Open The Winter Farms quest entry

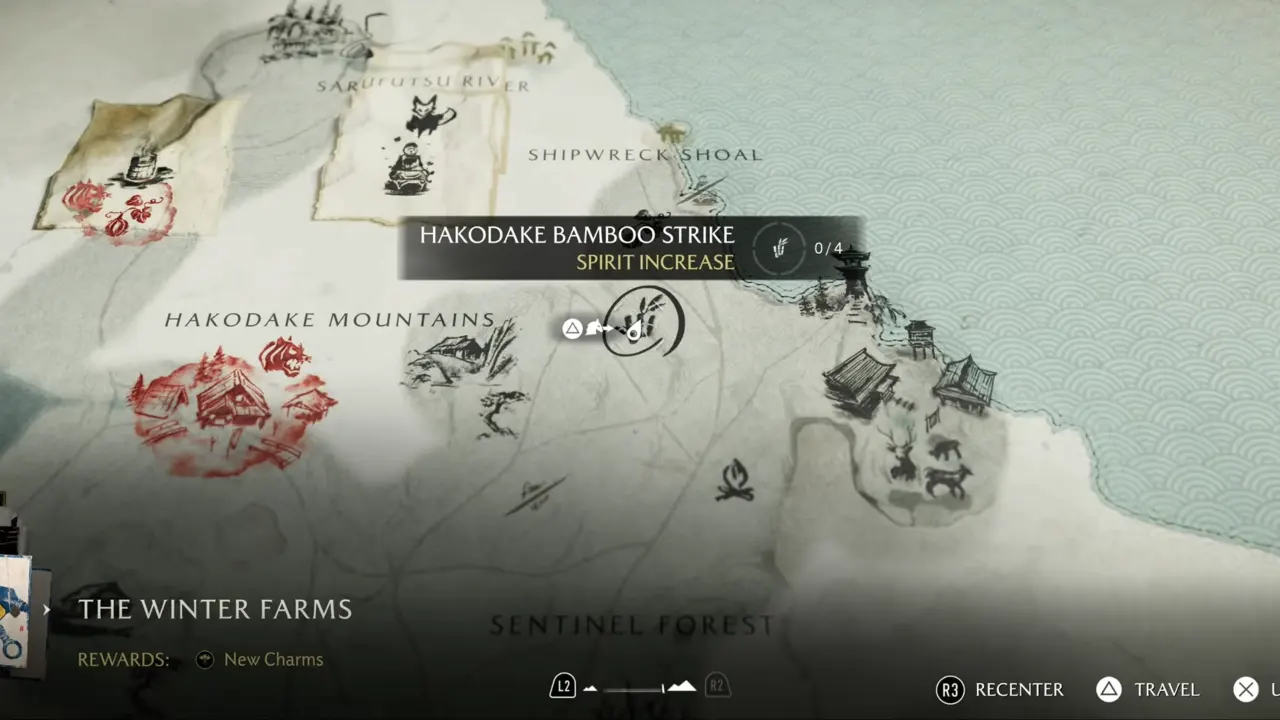[x=215, y=609]
